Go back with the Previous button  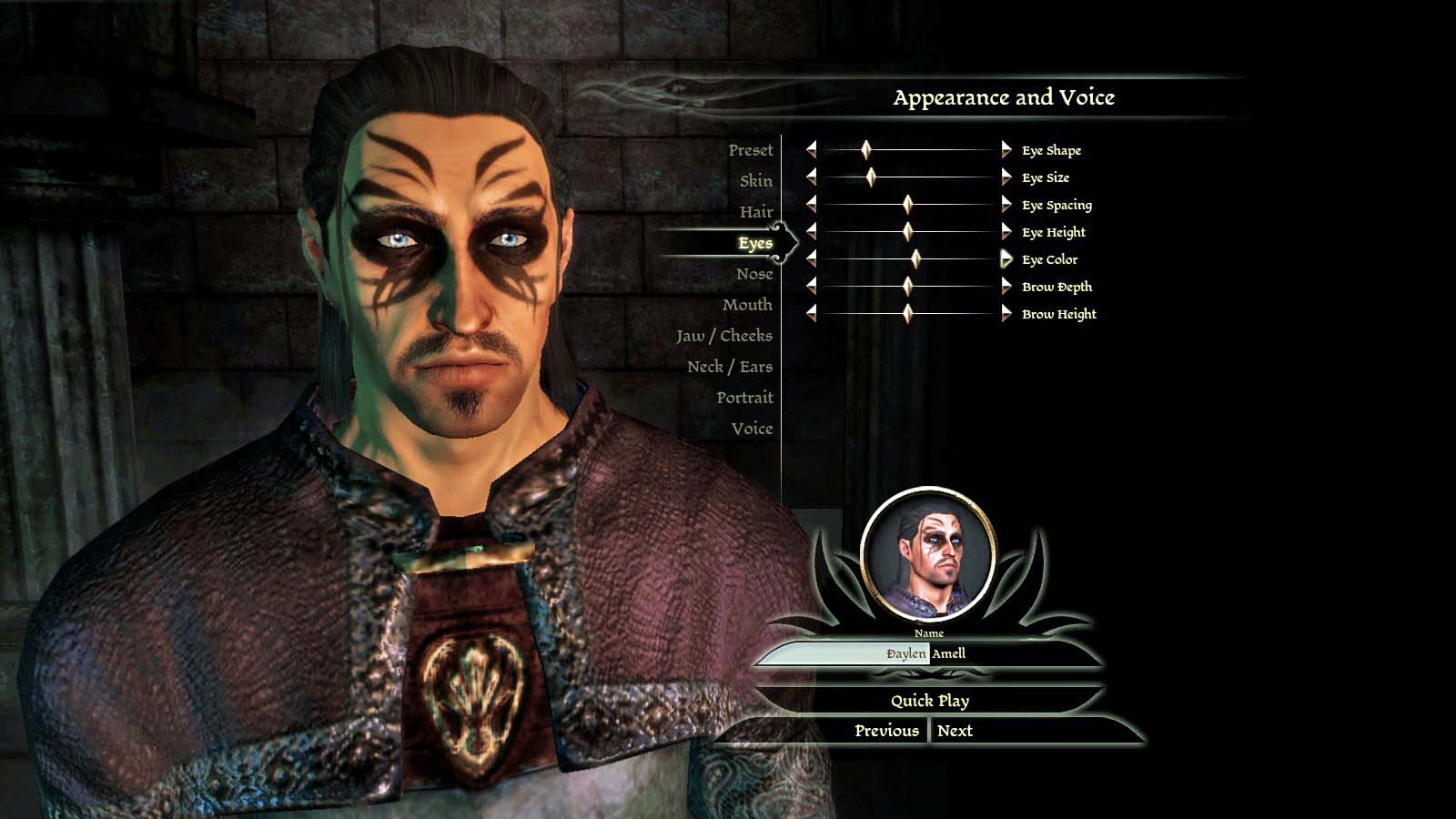click(x=886, y=731)
